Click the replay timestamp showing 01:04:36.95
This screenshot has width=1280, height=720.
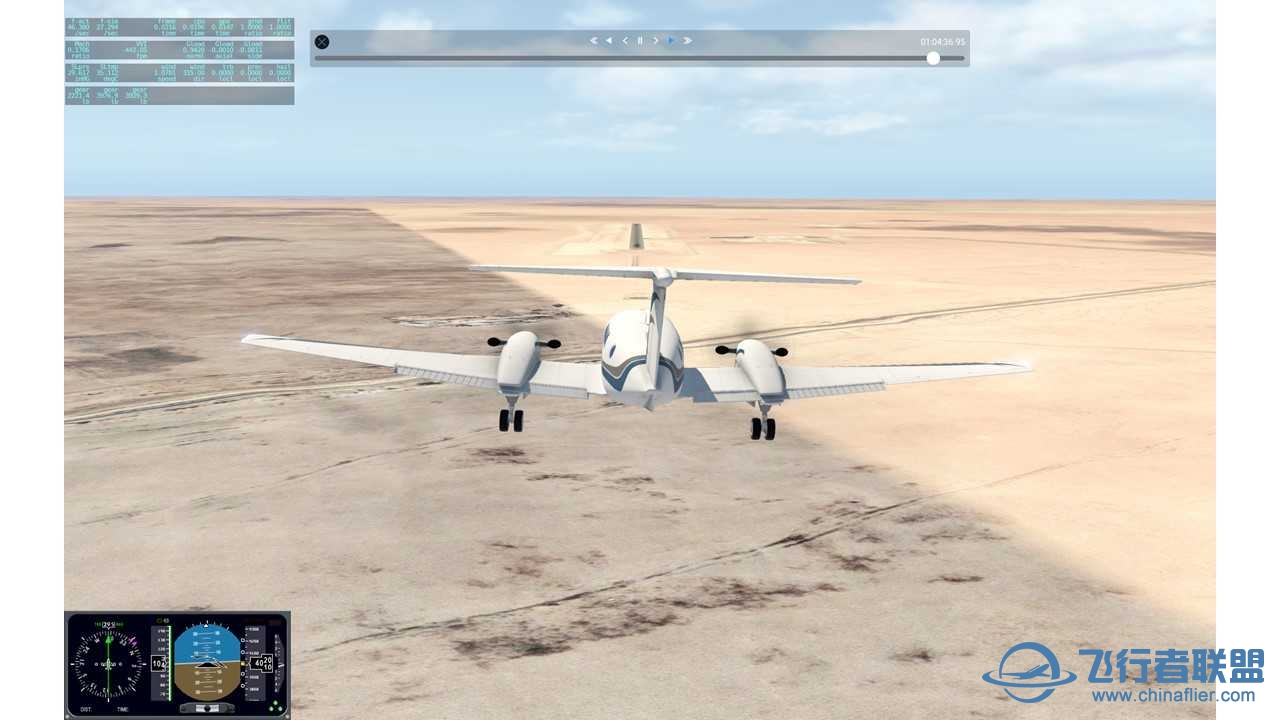(940, 40)
